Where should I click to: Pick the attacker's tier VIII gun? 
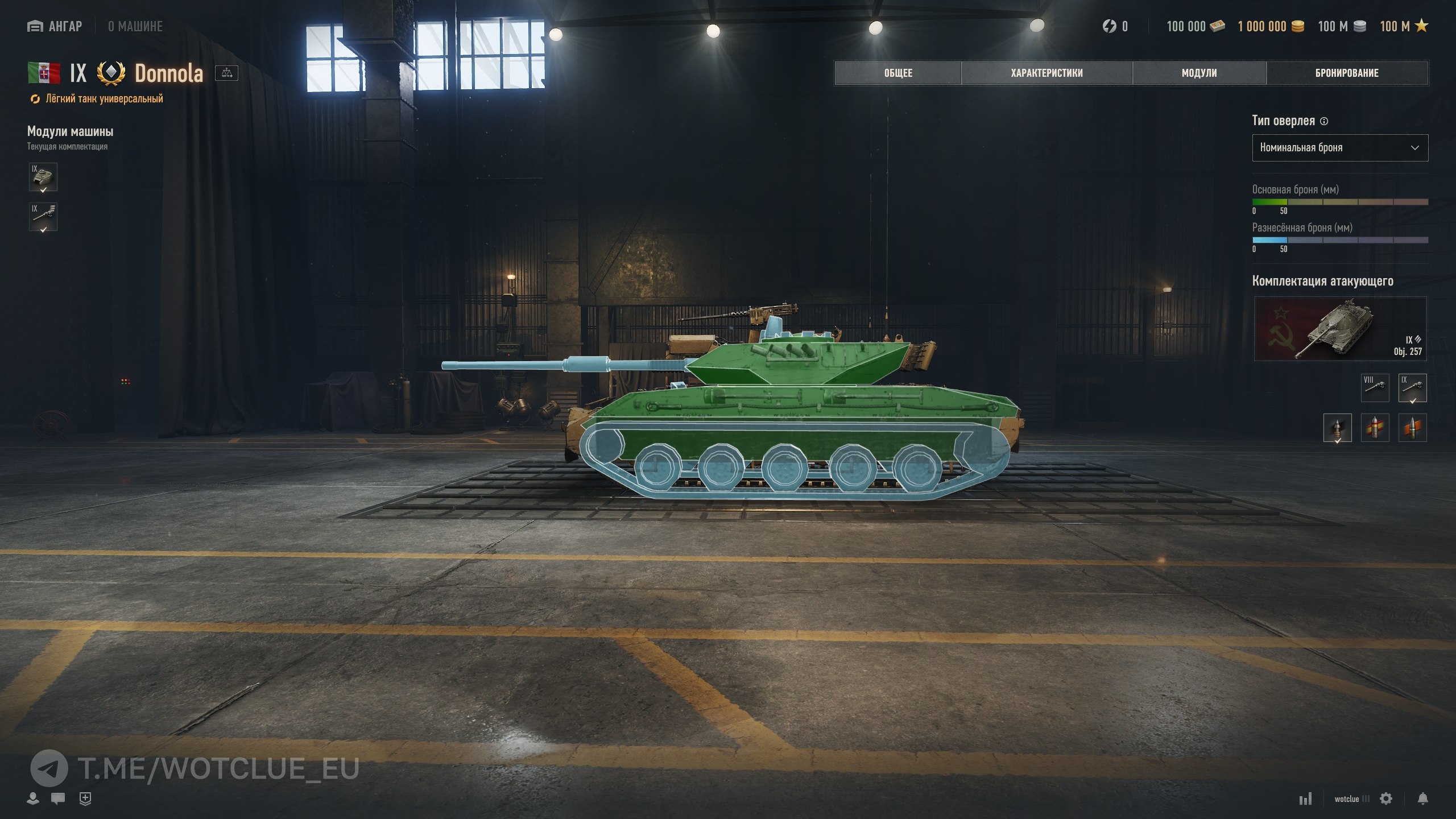click(x=1375, y=388)
